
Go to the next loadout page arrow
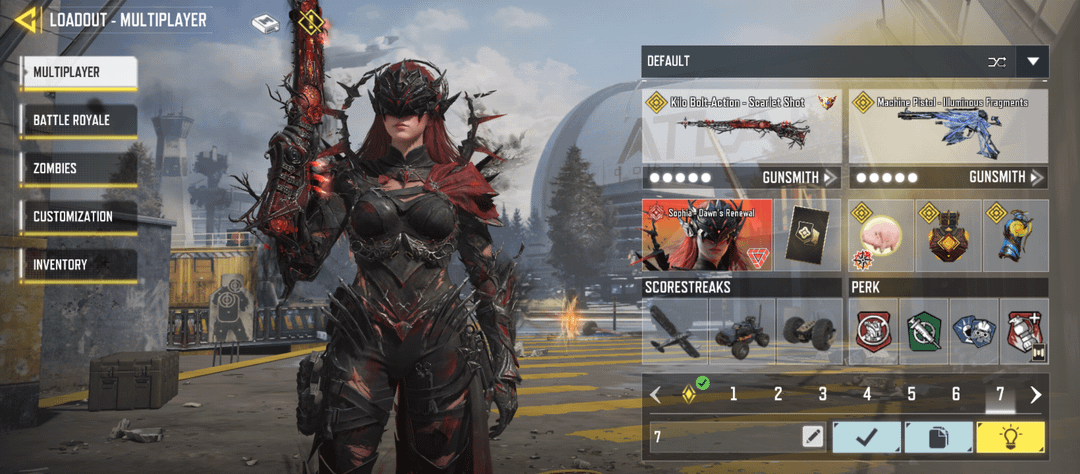(1036, 394)
